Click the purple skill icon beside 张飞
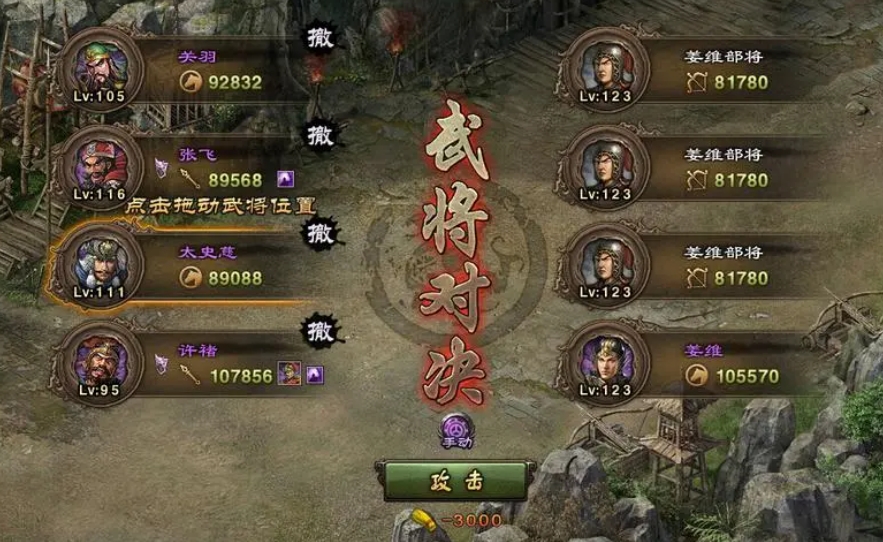 [286, 180]
